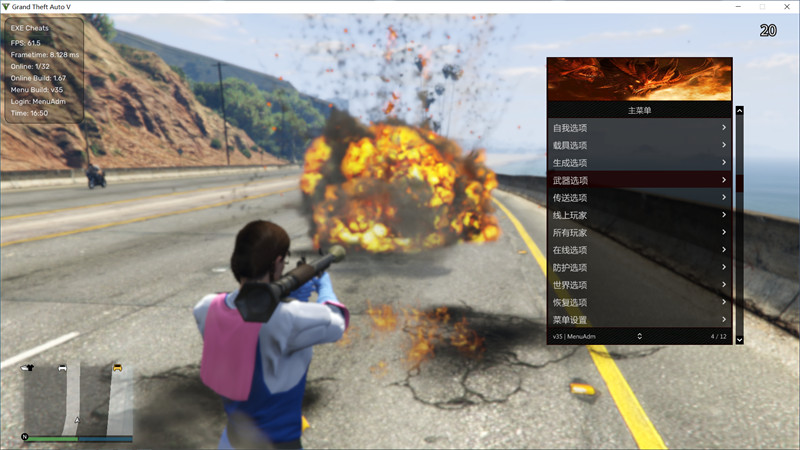Select 恢复选项 from the menu
Viewport: 800px width, 450px height.
[x=640, y=303]
